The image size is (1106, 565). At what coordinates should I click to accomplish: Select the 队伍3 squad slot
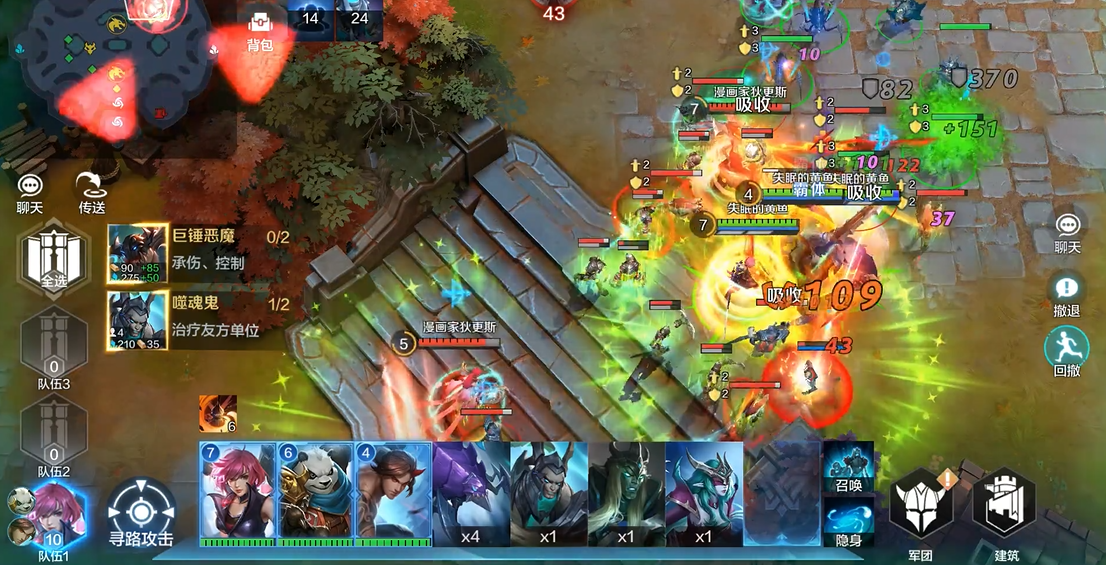(x=54, y=343)
